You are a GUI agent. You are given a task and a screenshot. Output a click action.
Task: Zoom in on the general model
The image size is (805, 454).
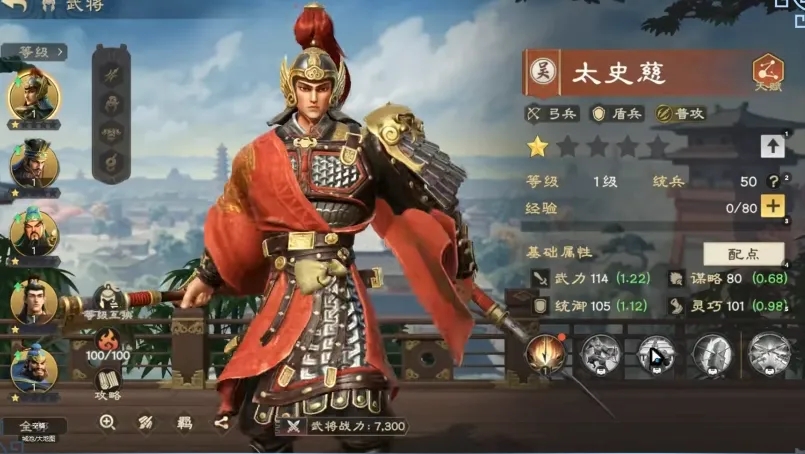point(107,423)
